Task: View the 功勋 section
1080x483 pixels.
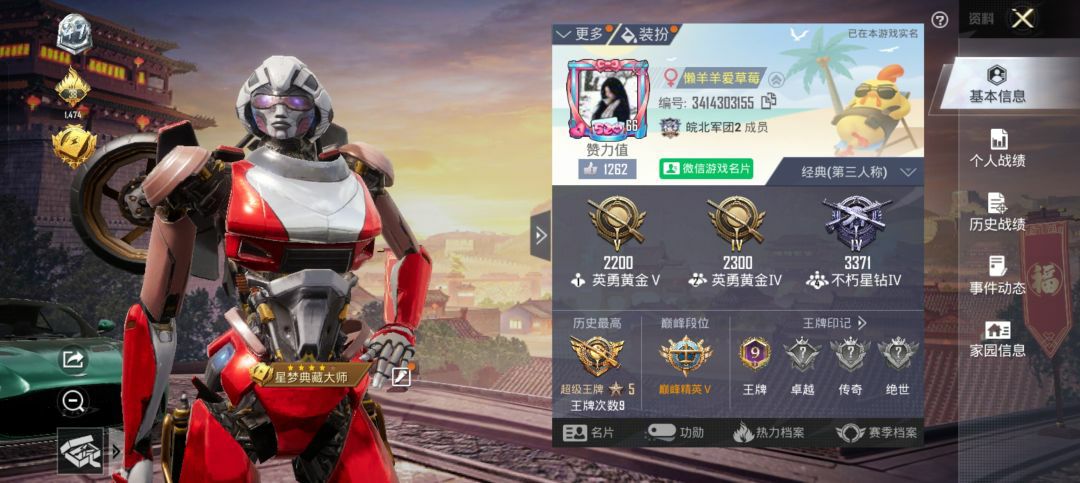Action: (676, 433)
